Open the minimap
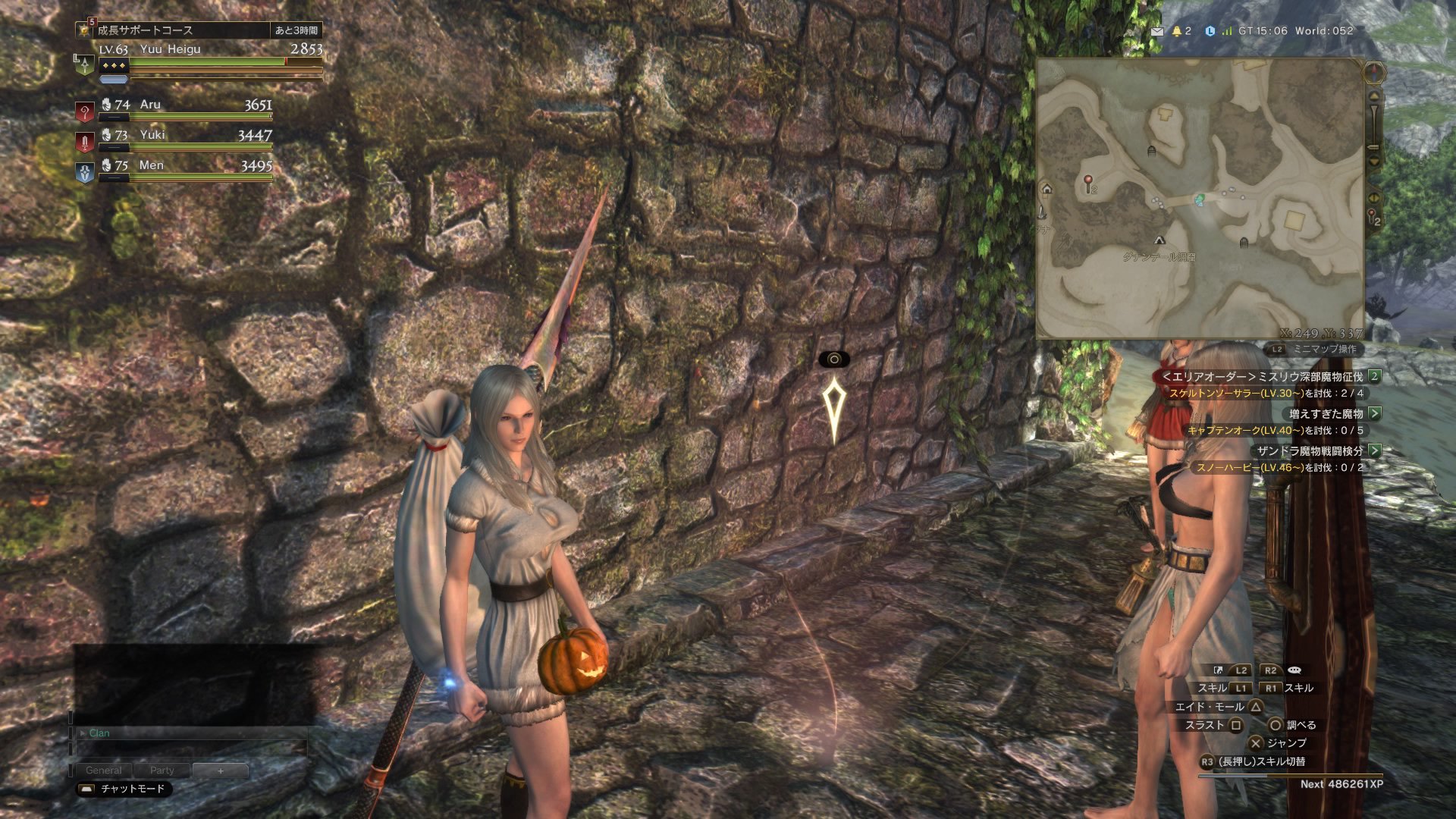Image resolution: width=1456 pixels, height=819 pixels. 1200,199
